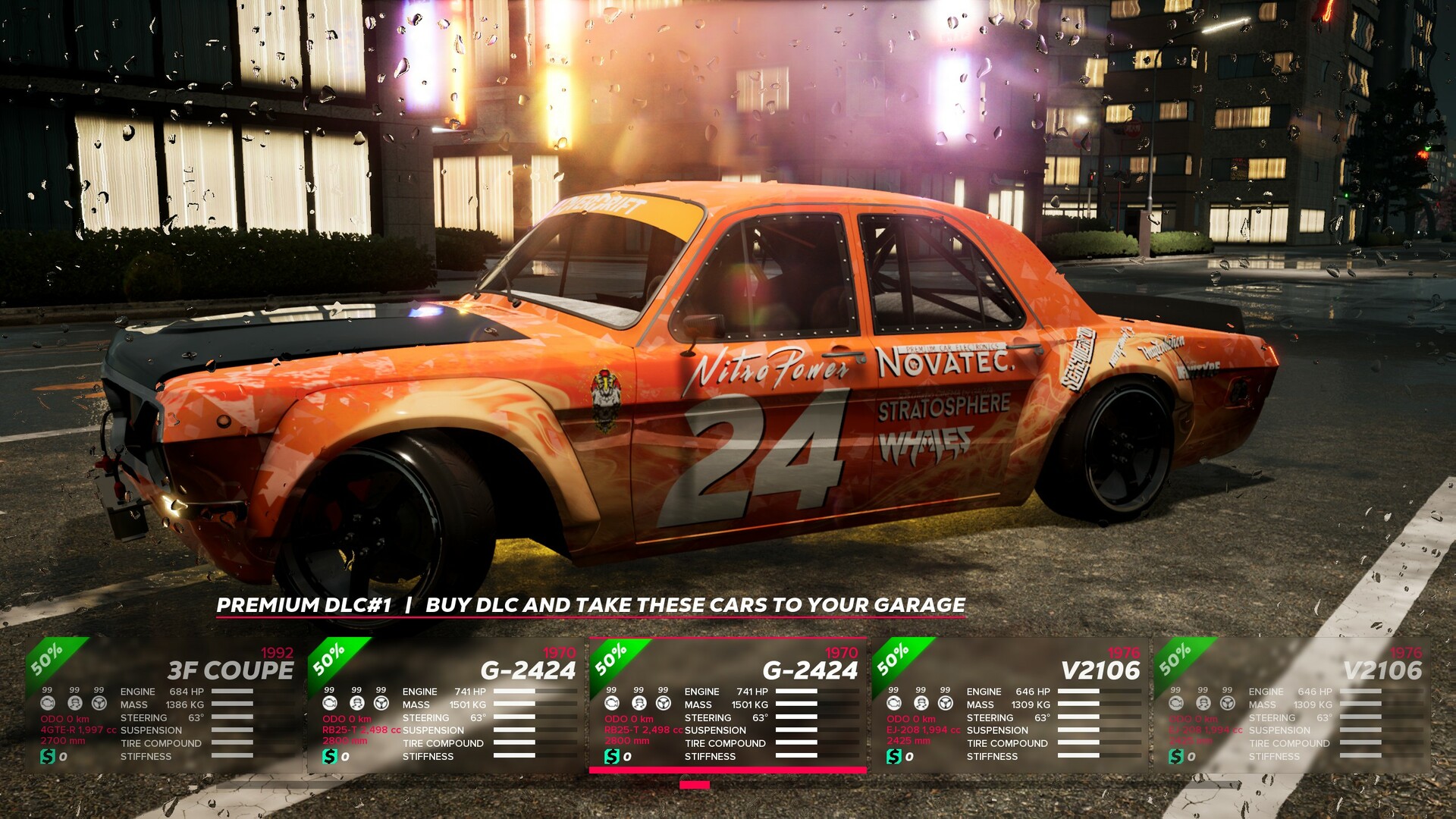Click the dollar price icon on the first V2106 card
This screenshot has width=1456, height=819.
[x=893, y=755]
